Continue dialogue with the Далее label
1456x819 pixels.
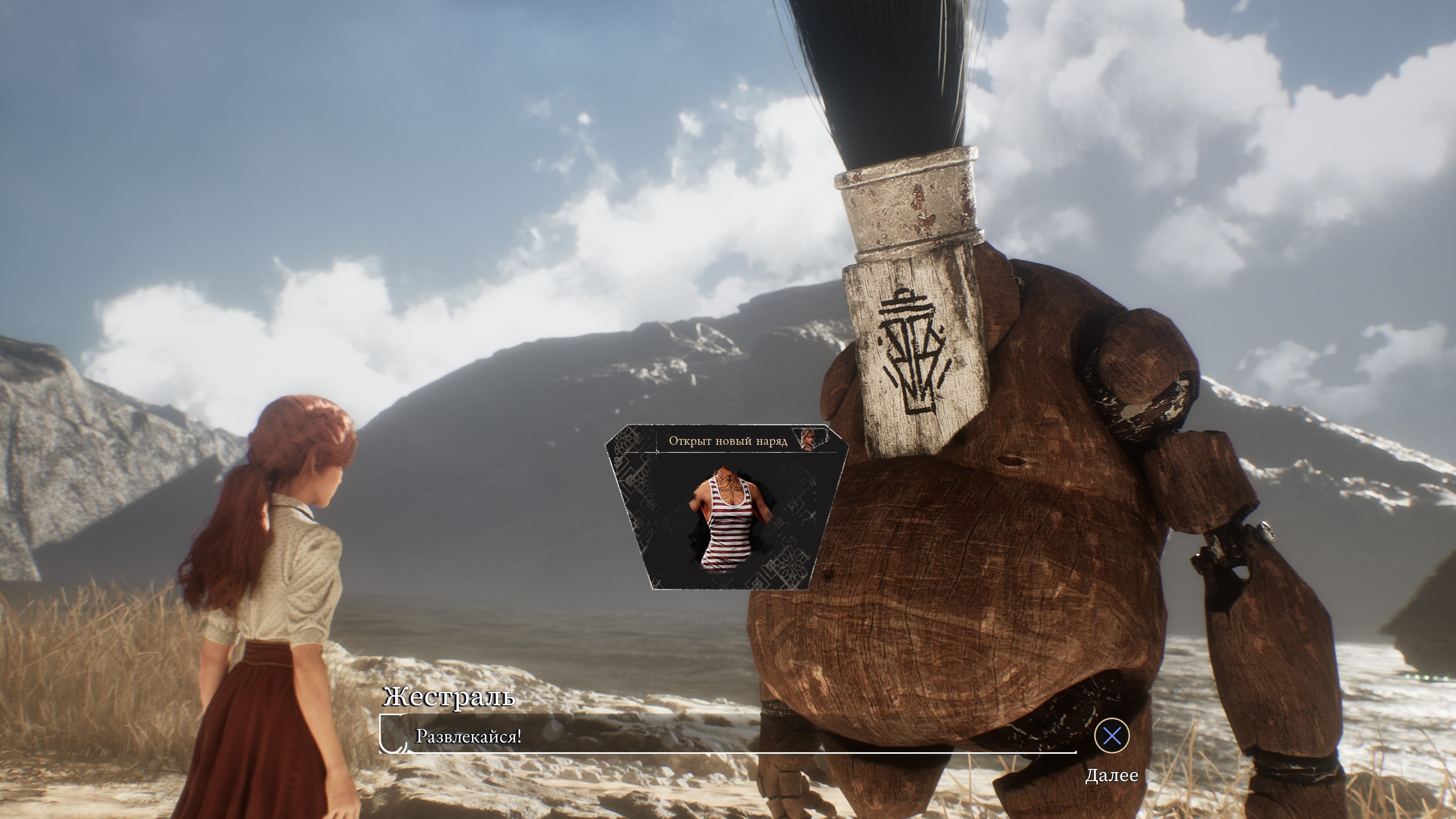[x=1111, y=775]
